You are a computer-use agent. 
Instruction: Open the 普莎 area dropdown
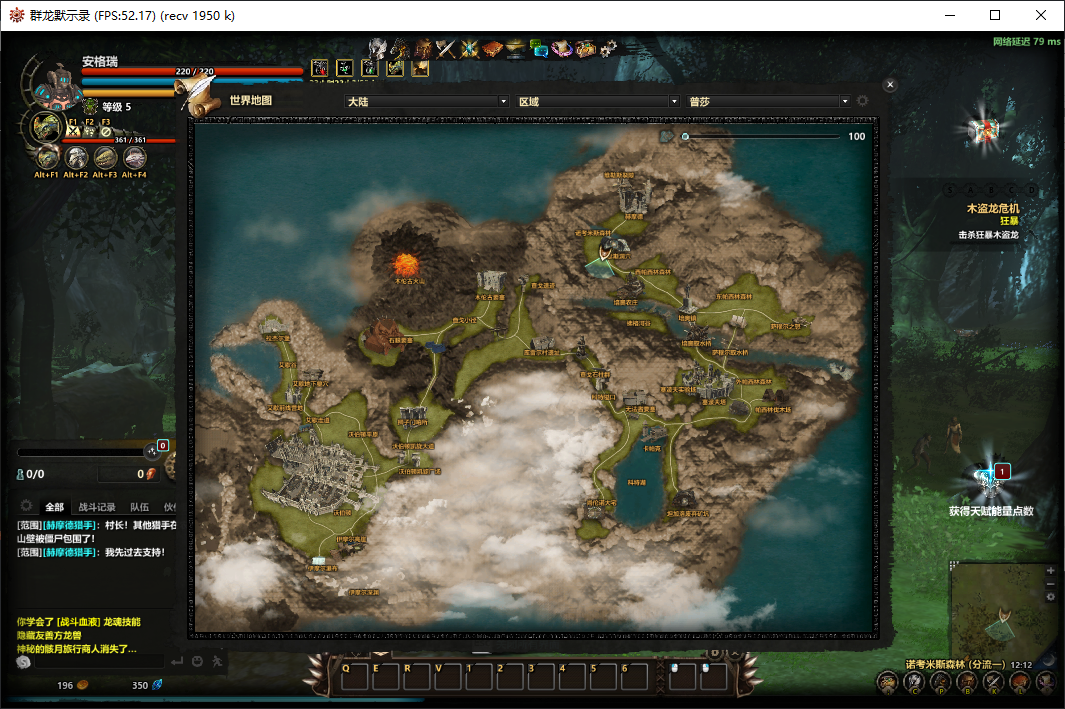[x=768, y=101]
